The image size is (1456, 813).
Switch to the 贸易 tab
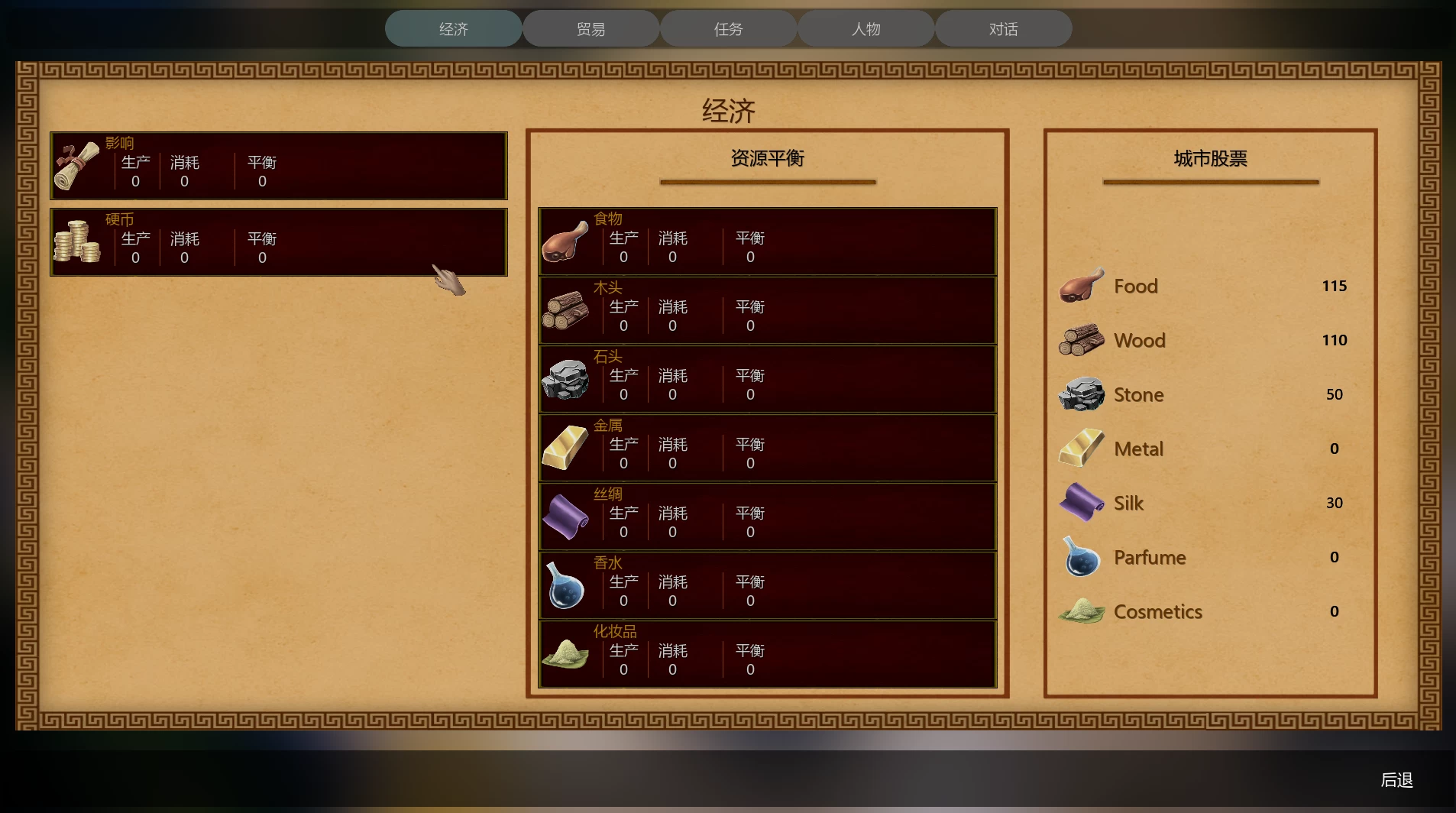[x=589, y=28]
